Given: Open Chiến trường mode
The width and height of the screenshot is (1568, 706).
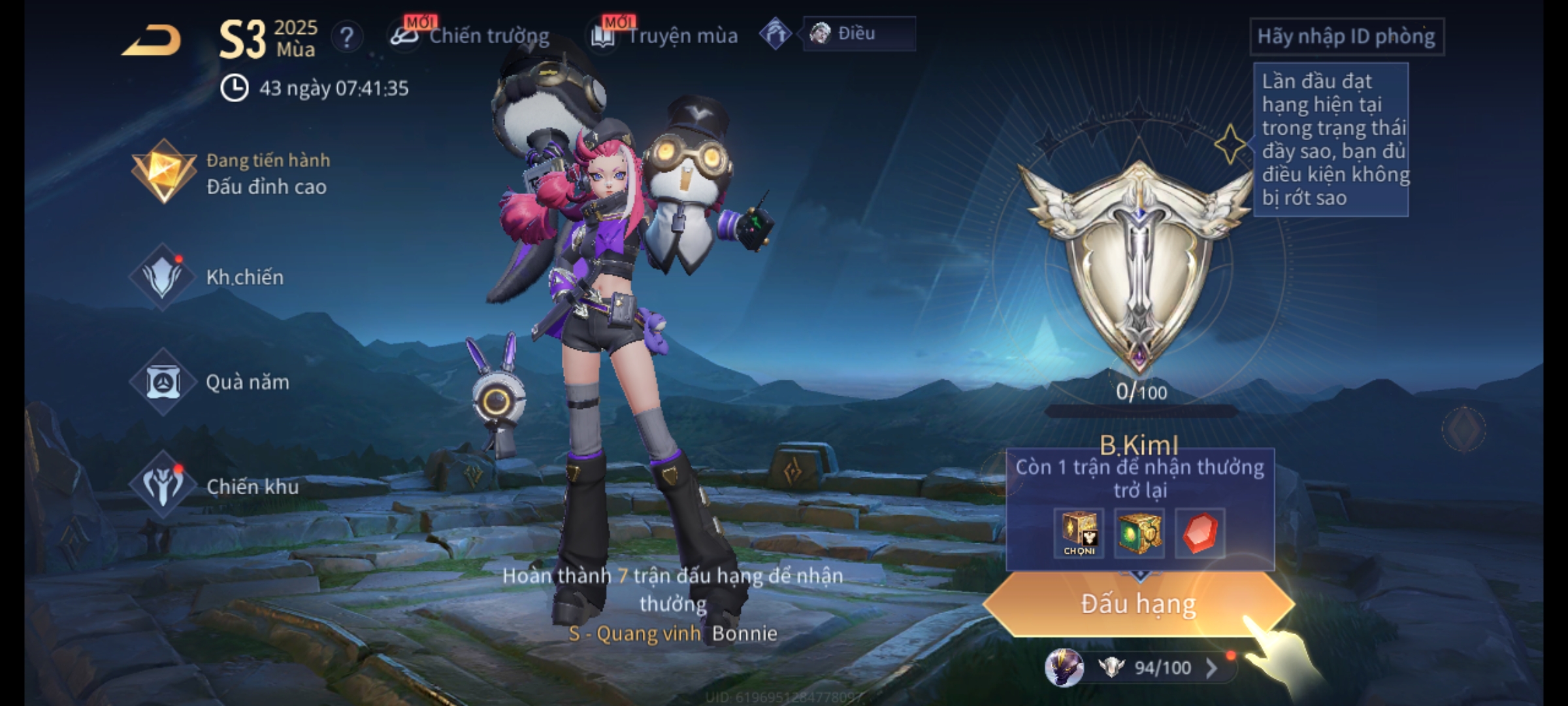Looking at the screenshot, I should click(470, 36).
